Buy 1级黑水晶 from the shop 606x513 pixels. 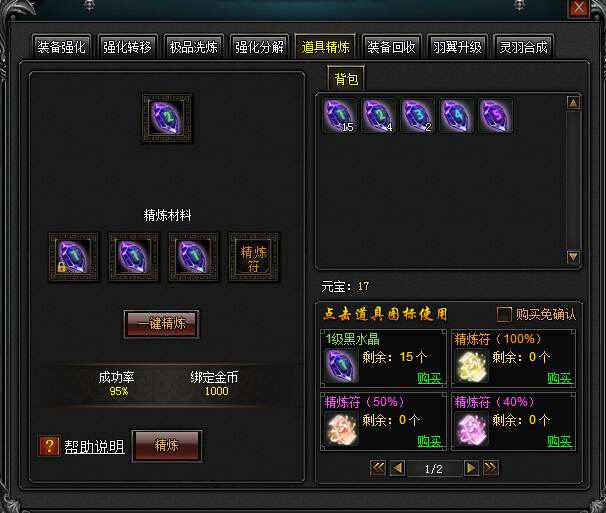click(429, 378)
